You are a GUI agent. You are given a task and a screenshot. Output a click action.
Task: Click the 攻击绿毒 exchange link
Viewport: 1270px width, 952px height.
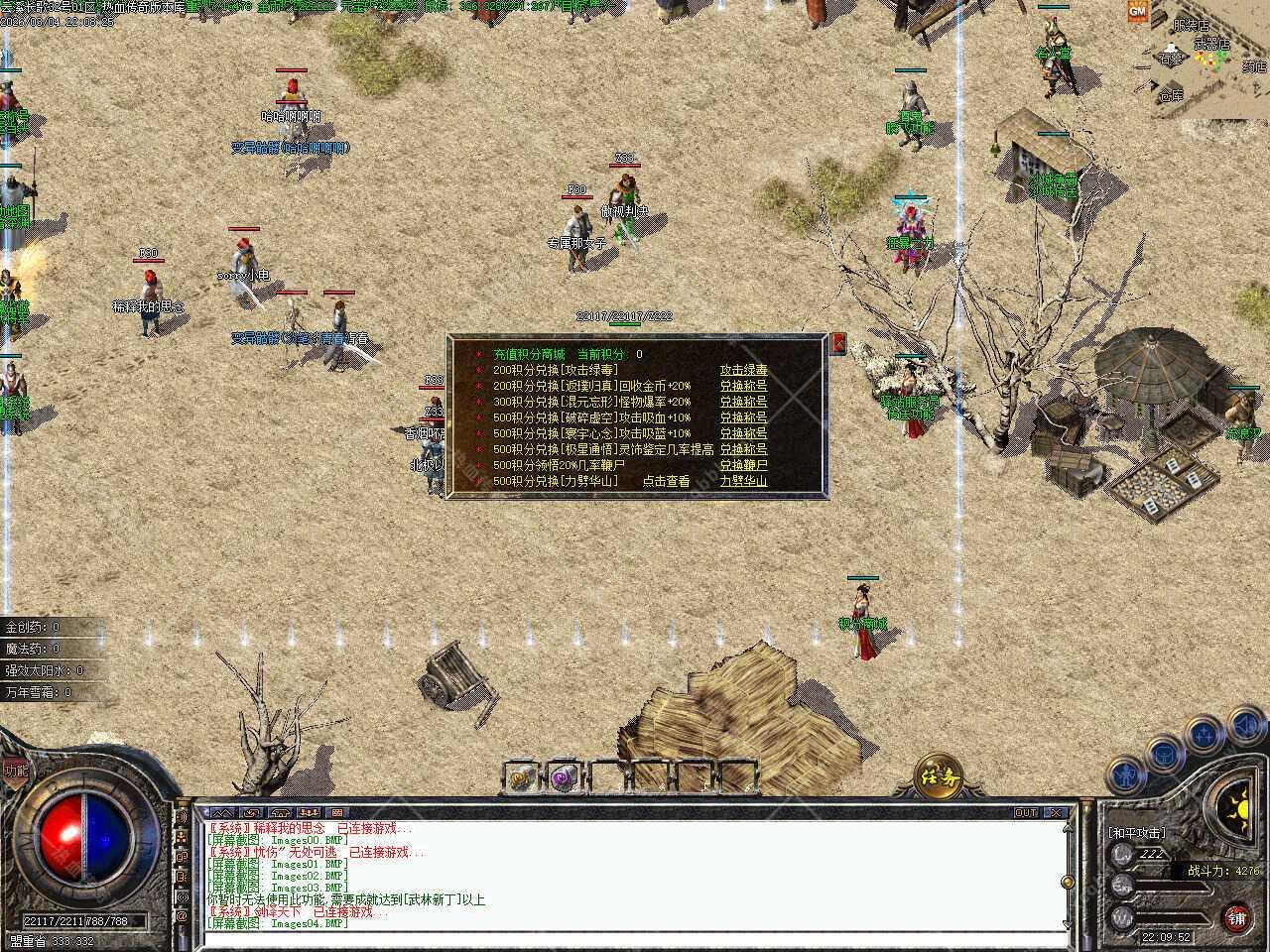(x=743, y=370)
